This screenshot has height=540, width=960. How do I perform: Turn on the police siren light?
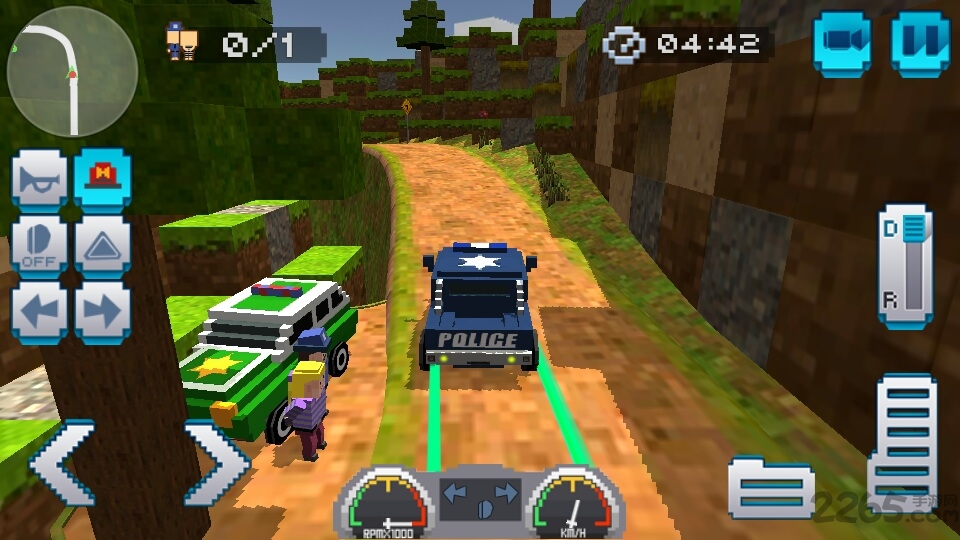click(102, 179)
